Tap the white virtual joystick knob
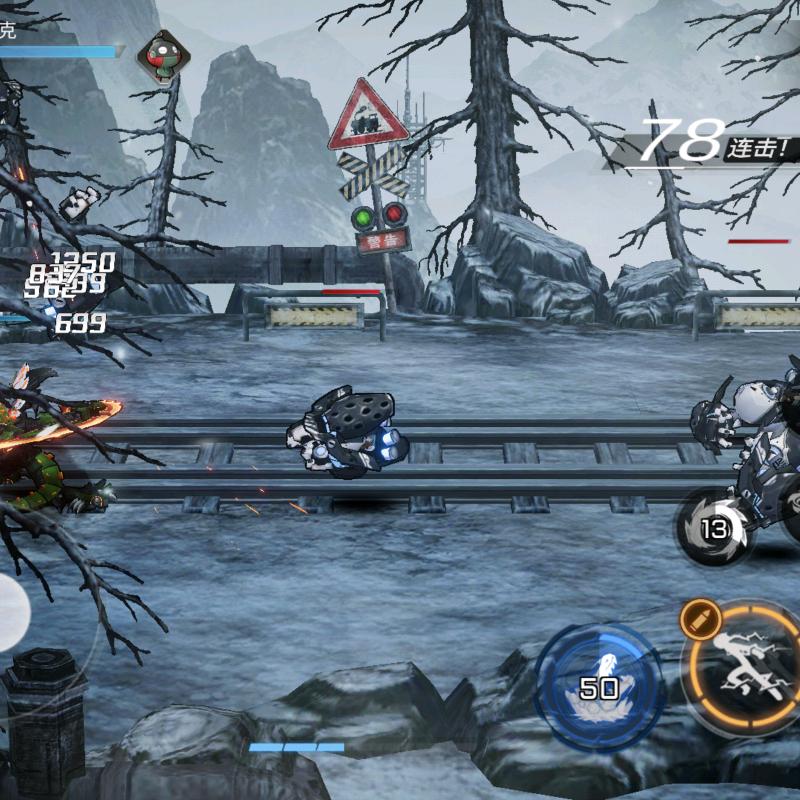 [10, 612]
